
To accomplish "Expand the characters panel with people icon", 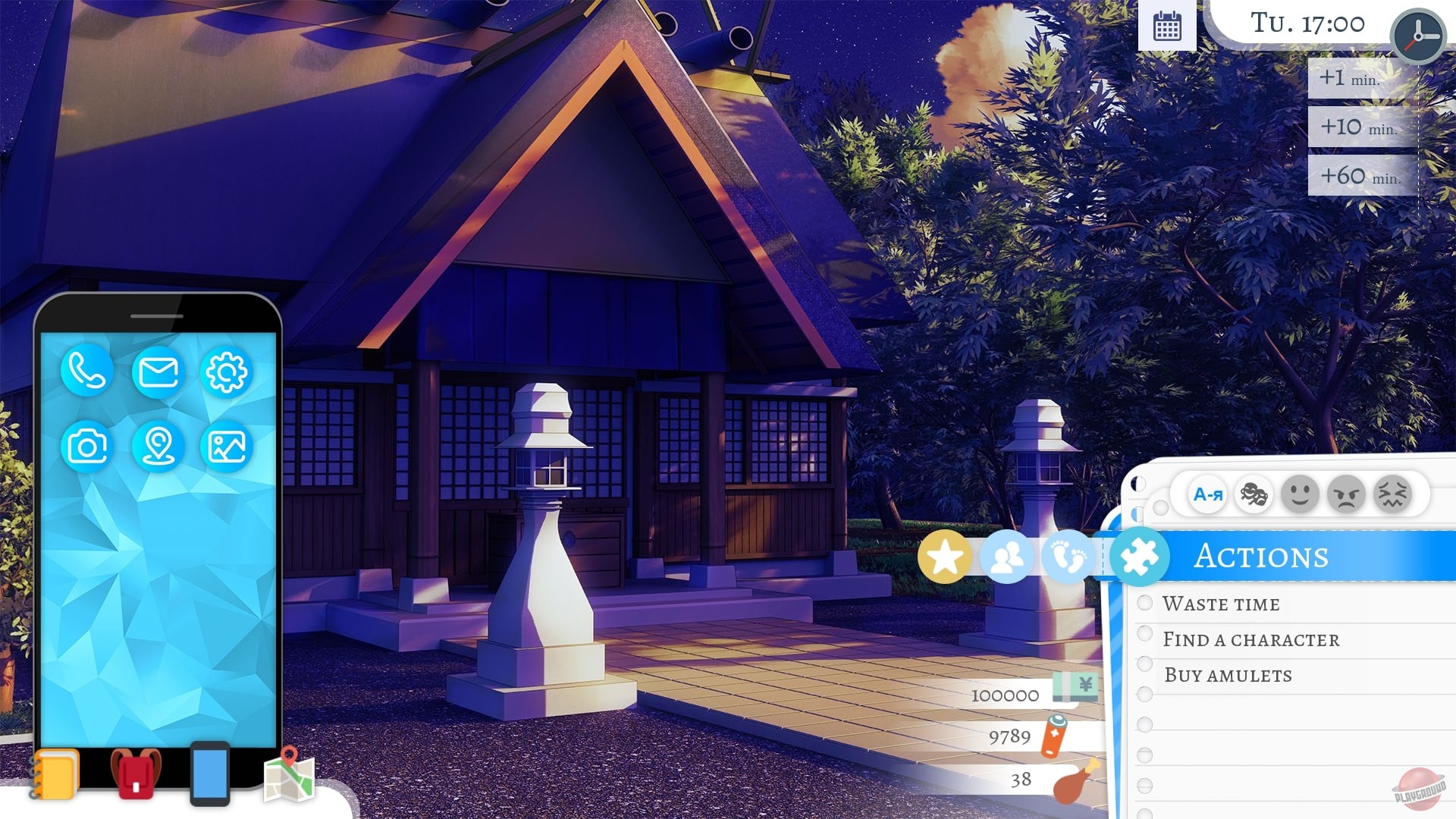I will point(1007,555).
